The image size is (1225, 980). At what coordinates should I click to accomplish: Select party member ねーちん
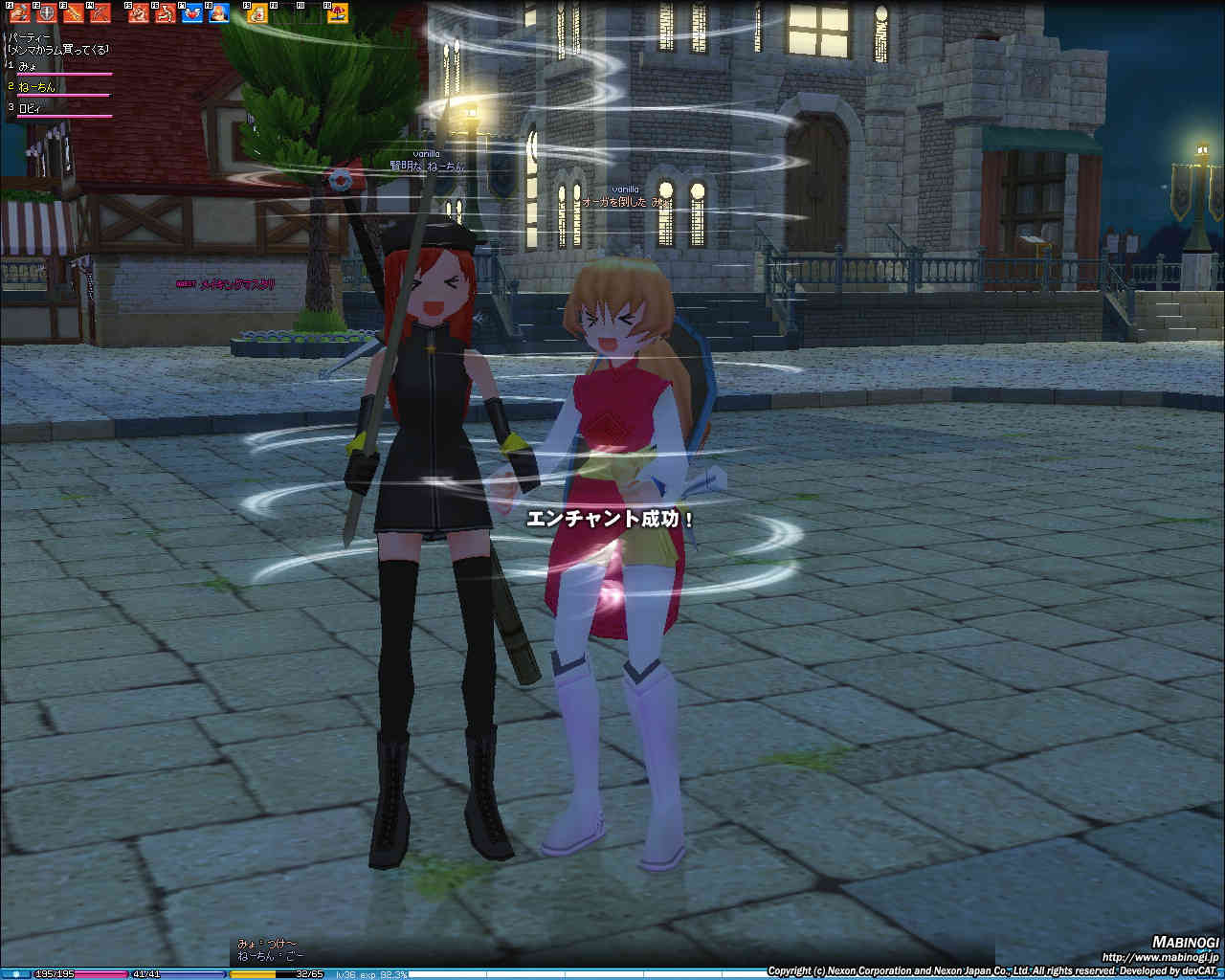[37, 87]
